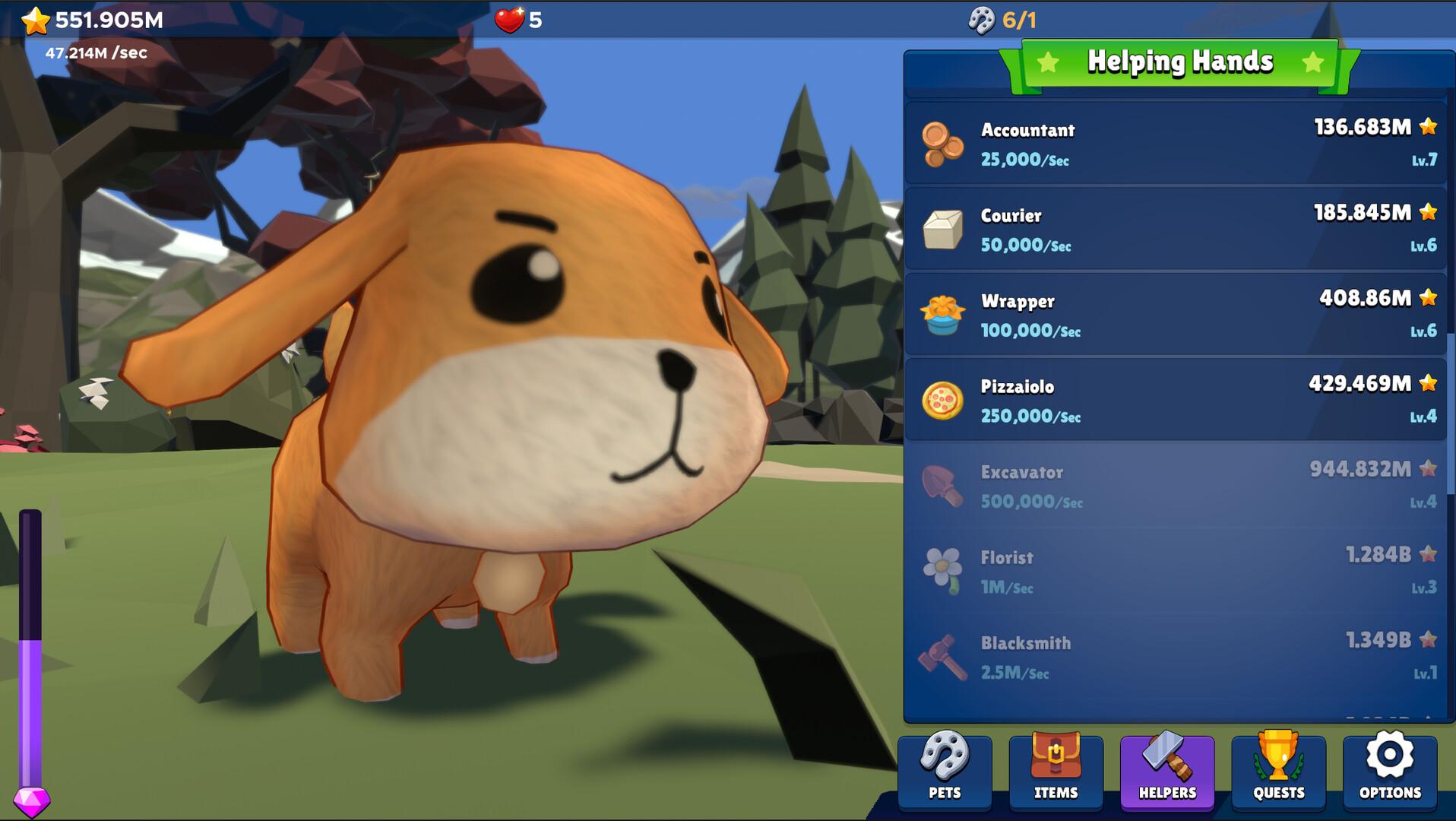Screen dimensions: 1456x821
Task: Click the star currency icon top left
Action: 33,21
